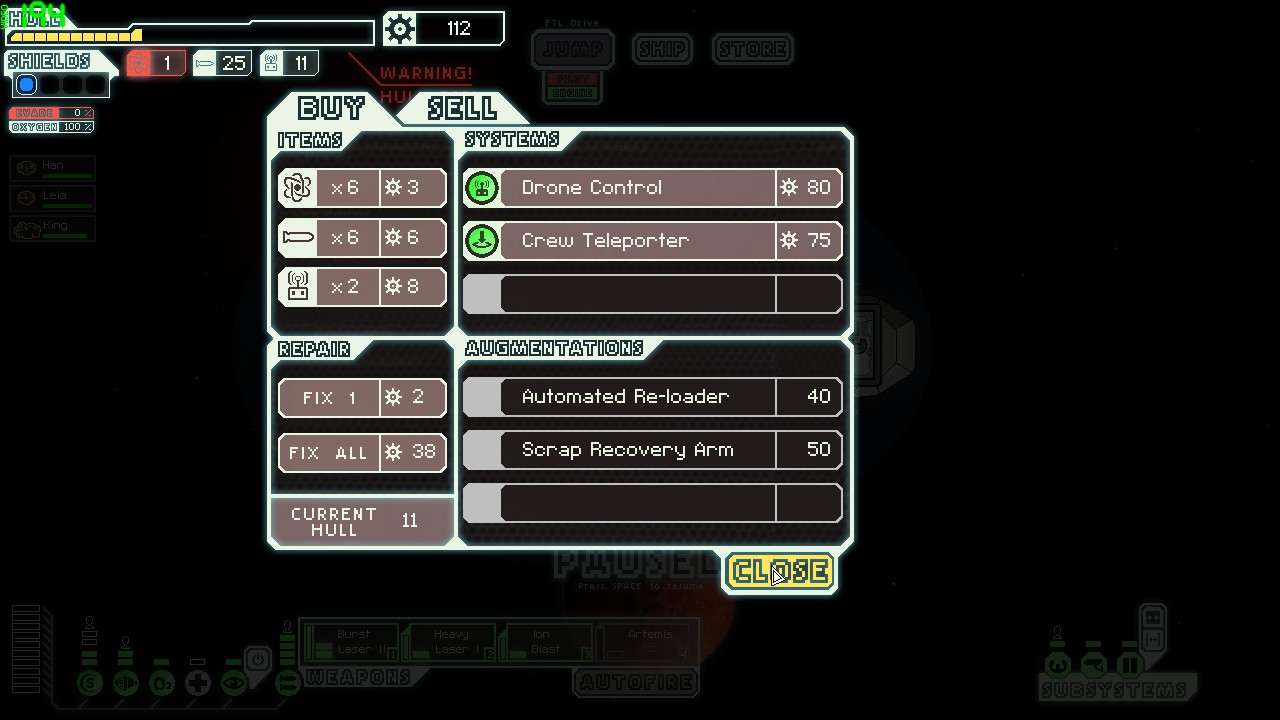Screen dimensions: 1280x720
Task: Buy the Drone Control system
Action: [652, 188]
